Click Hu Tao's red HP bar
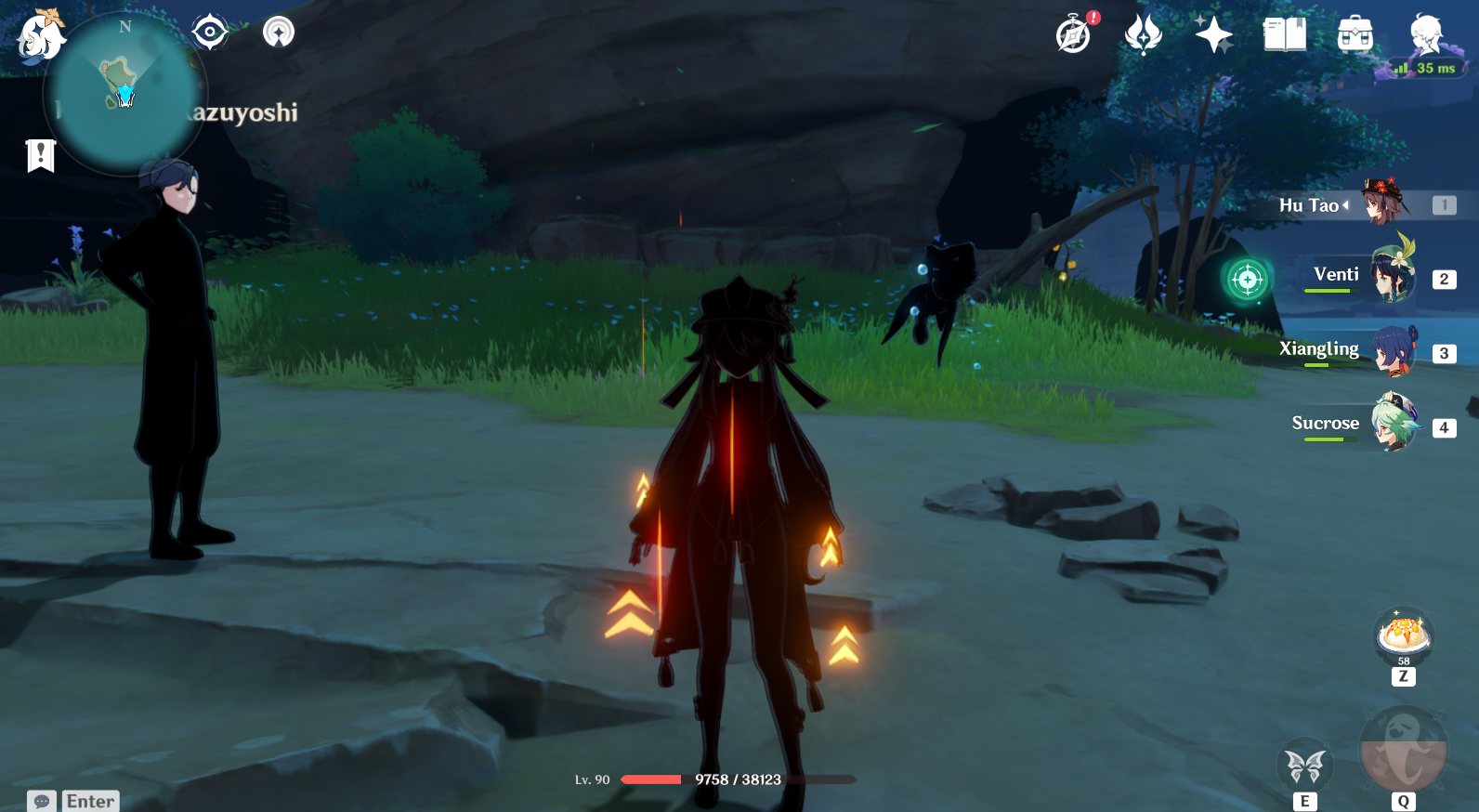The image size is (1479, 812). point(650,780)
